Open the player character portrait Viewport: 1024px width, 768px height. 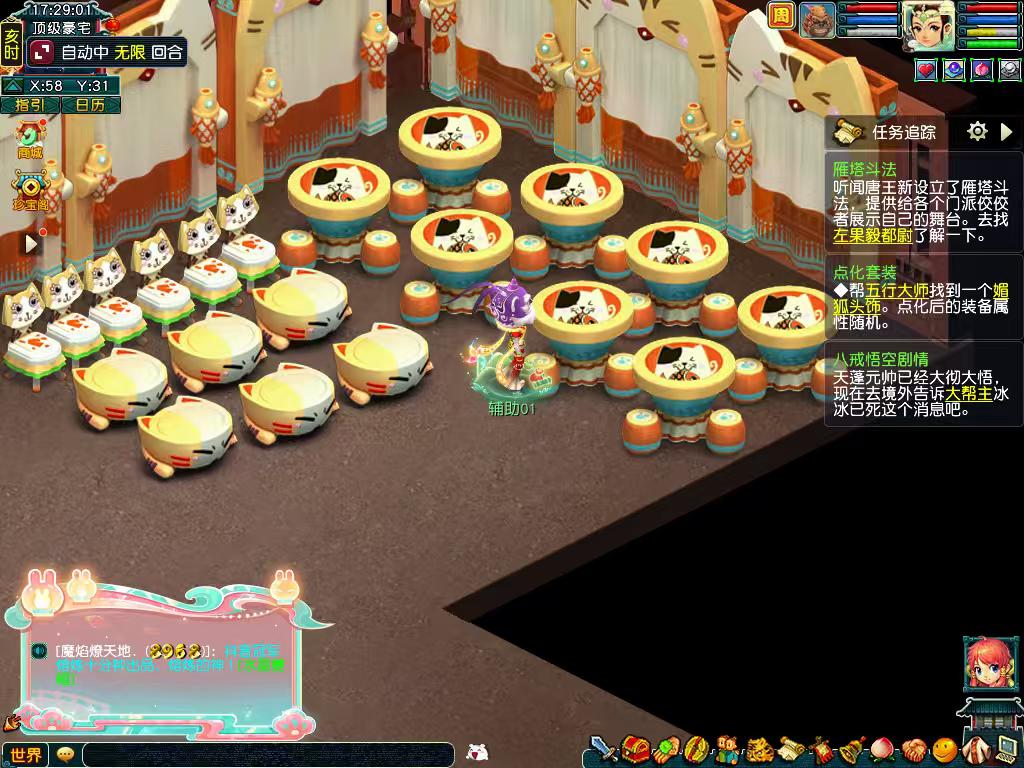pos(929,25)
